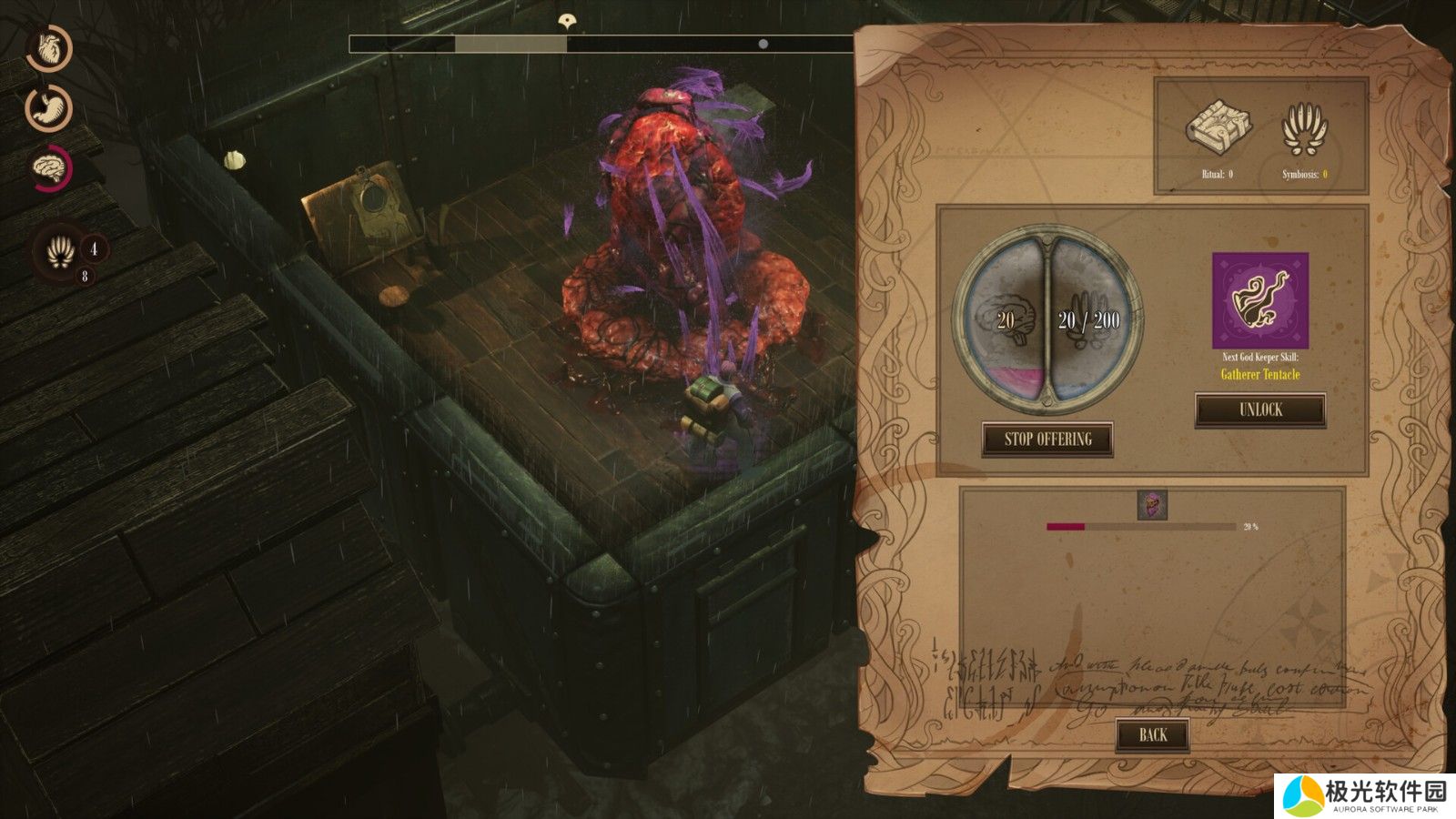Go back with the Back button
The width and height of the screenshot is (1456, 819).
[1152, 734]
